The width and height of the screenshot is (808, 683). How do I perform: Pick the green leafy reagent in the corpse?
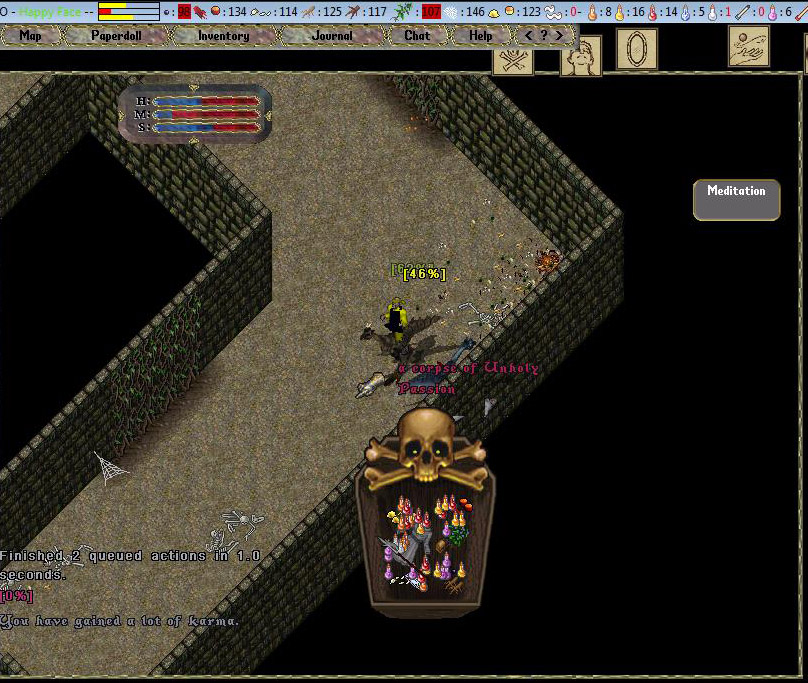[458, 535]
